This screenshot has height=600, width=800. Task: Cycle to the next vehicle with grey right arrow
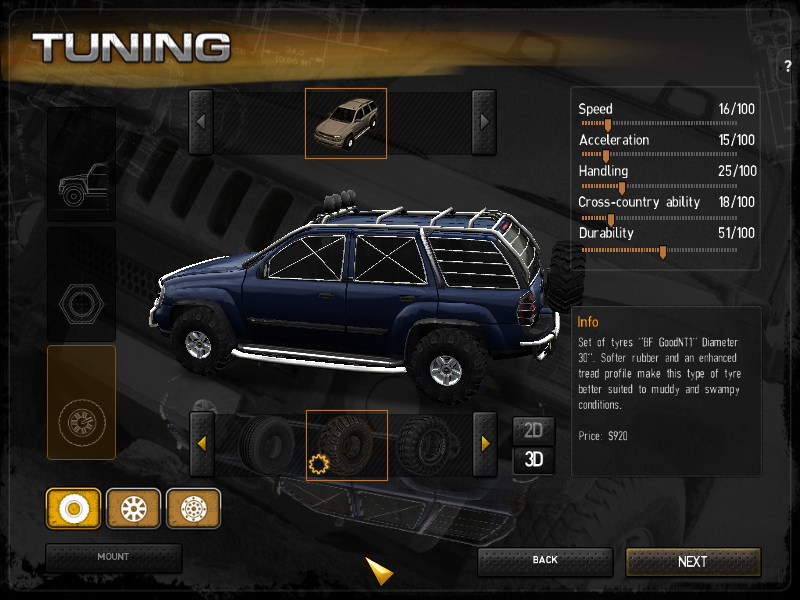pyautogui.click(x=484, y=122)
